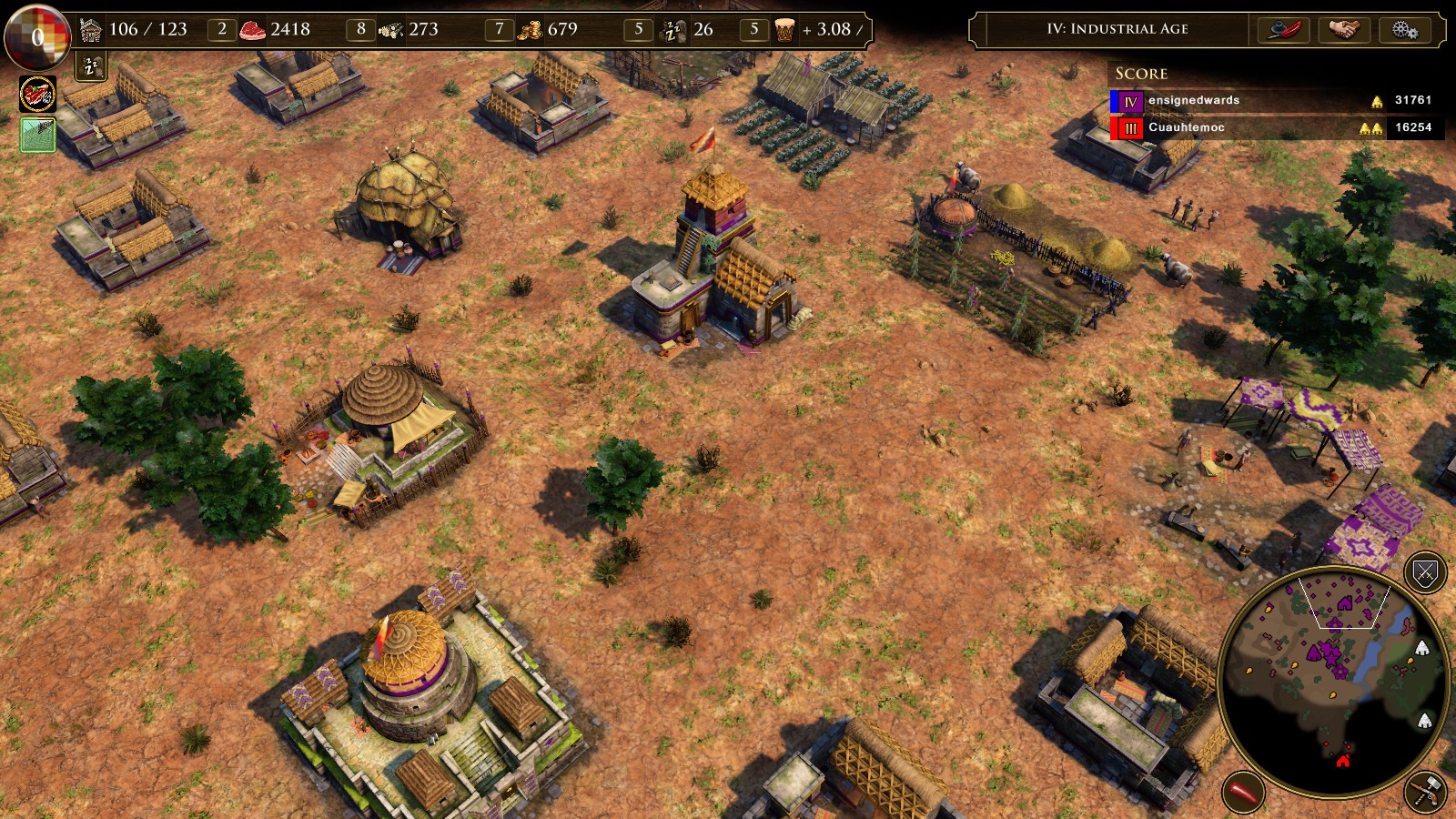Select Cuauhtemoc row in the score list
The height and width of the screenshot is (819, 1456).
point(1274,127)
